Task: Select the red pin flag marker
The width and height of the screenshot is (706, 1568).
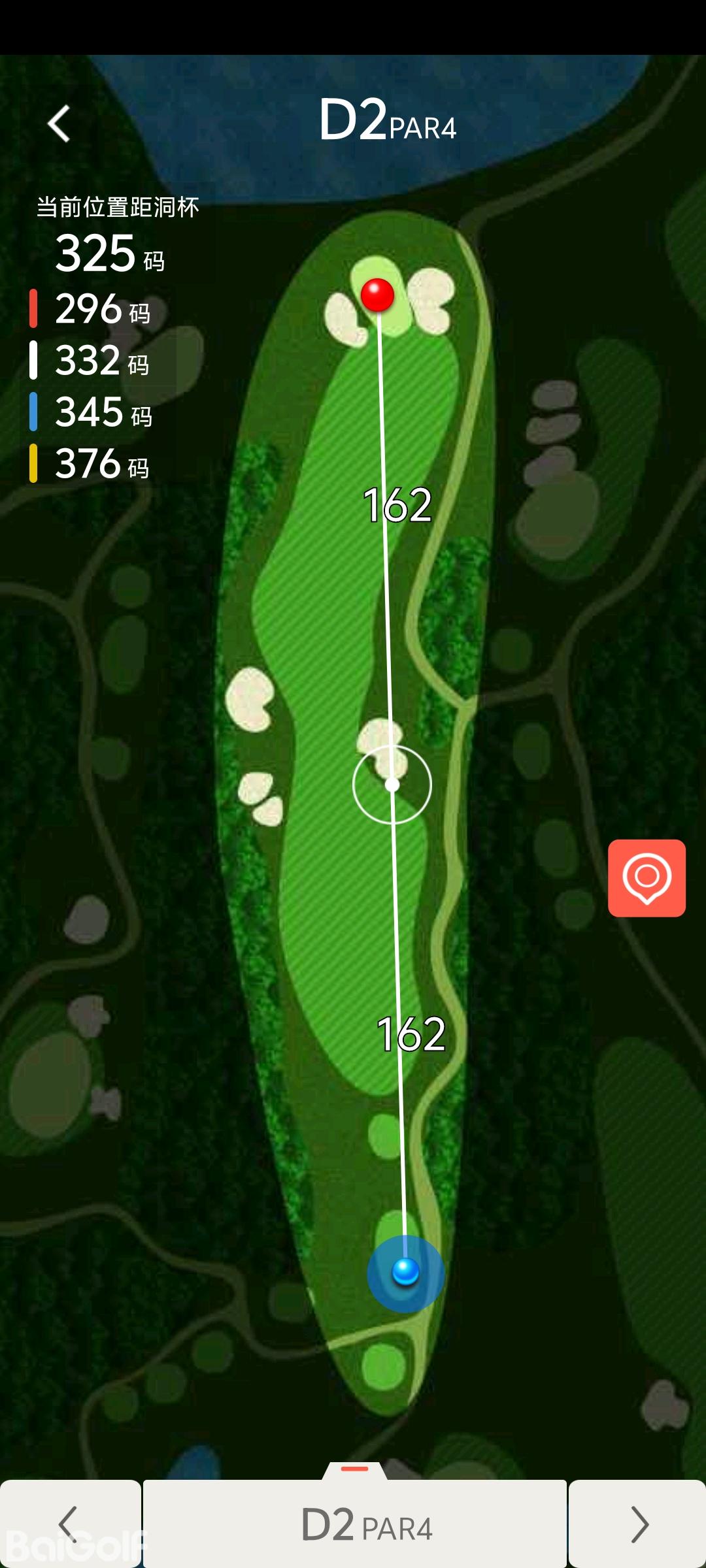Action: click(x=377, y=295)
